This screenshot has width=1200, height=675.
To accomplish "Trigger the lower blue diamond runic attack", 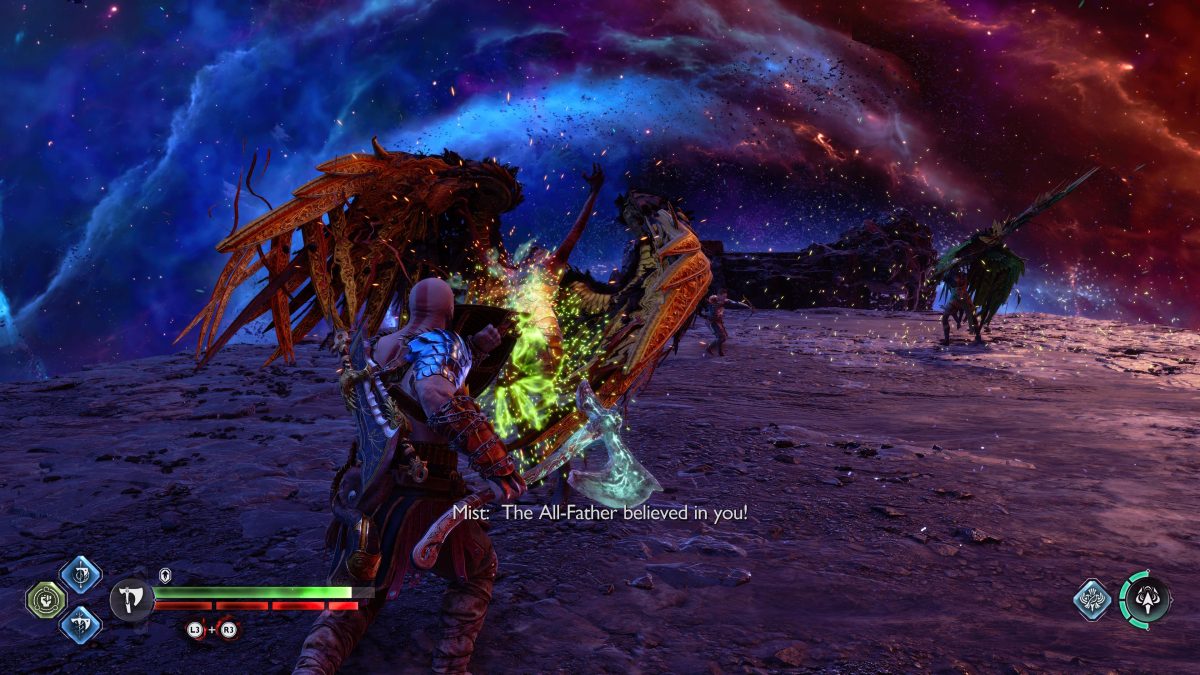I will click(x=80, y=625).
